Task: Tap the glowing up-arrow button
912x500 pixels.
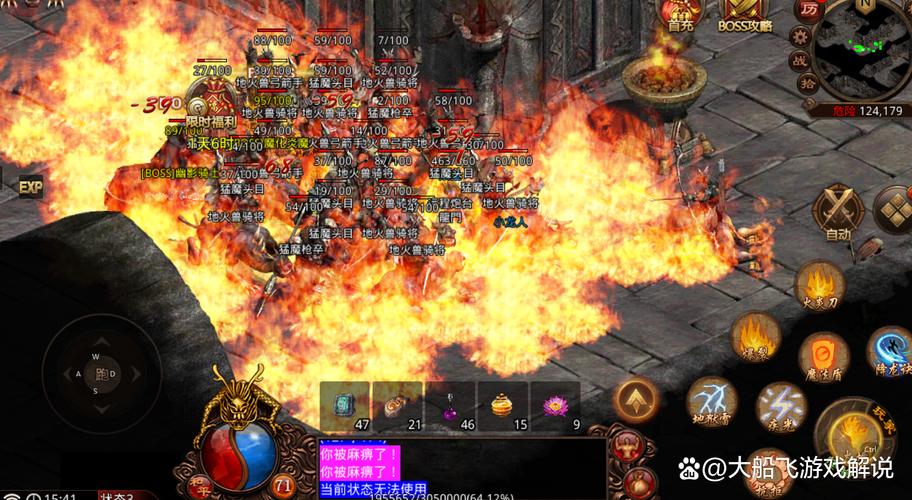Action: [636, 400]
